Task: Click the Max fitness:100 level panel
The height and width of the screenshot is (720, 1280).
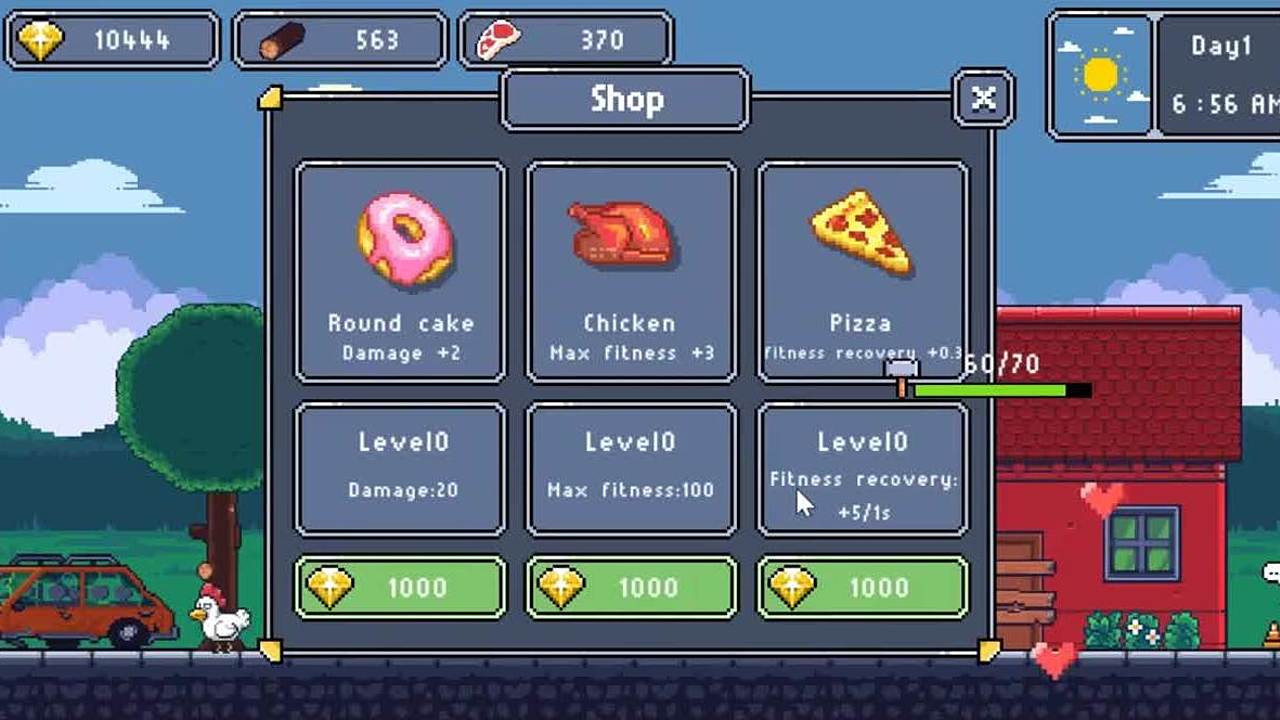Action: [x=631, y=469]
